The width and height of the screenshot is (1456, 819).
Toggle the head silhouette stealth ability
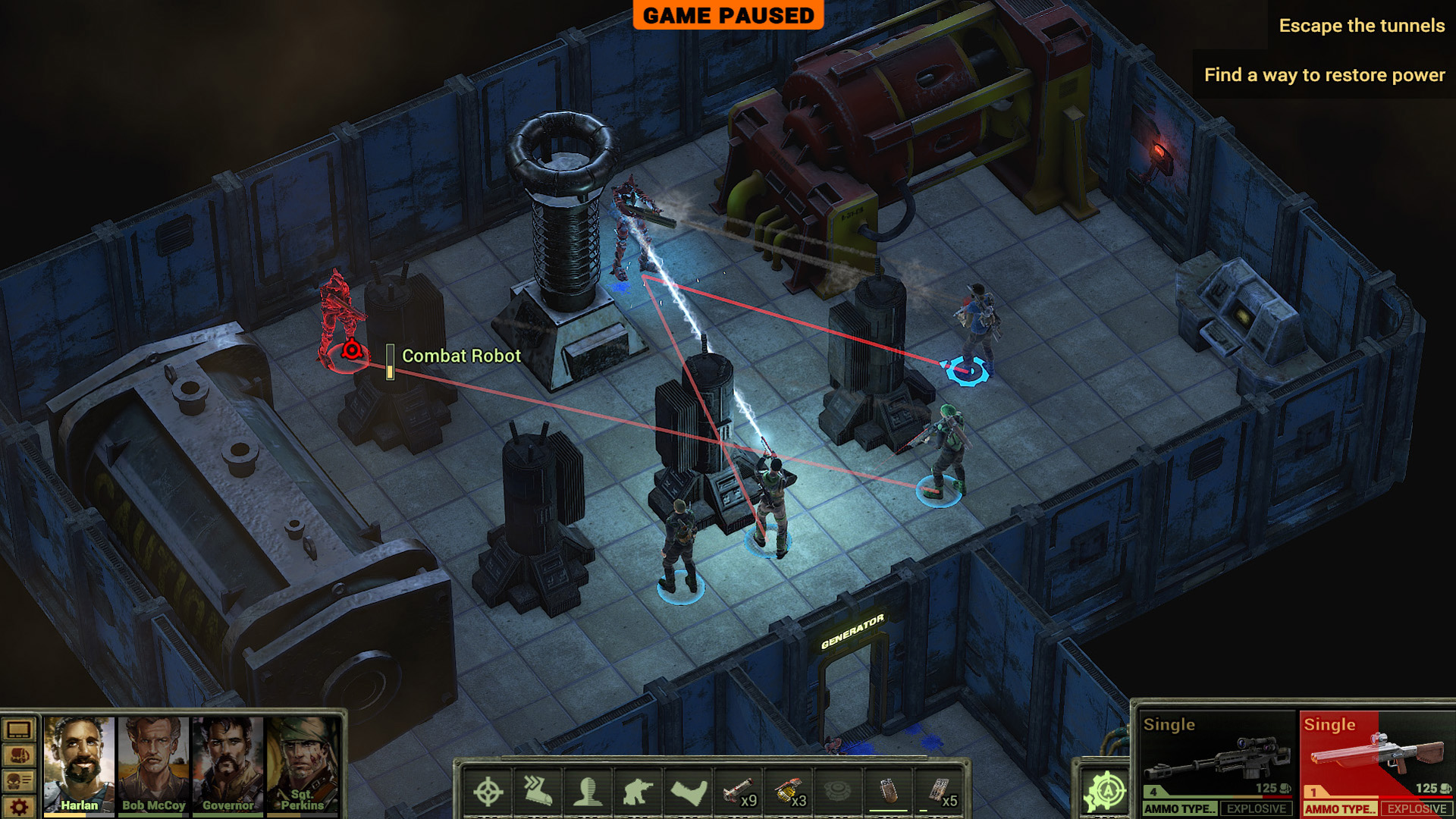coord(588,792)
